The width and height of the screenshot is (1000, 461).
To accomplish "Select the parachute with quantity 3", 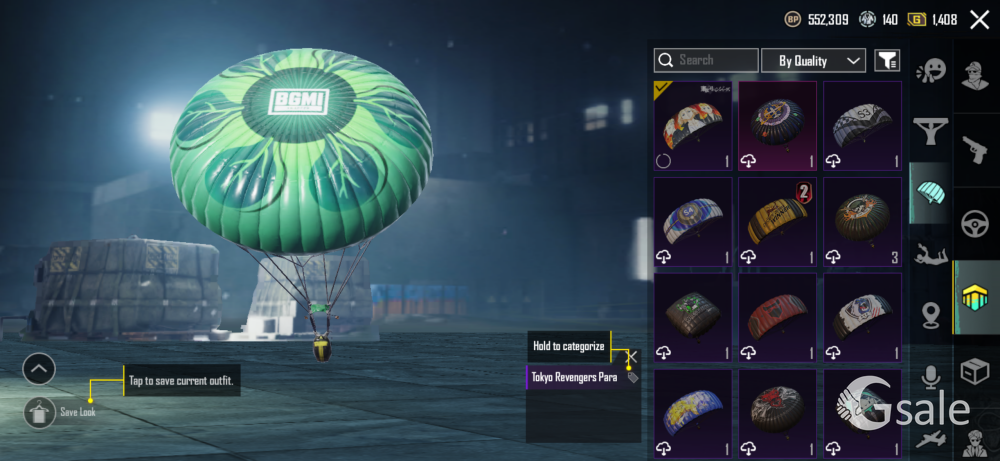I will click(x=862, y=222).
